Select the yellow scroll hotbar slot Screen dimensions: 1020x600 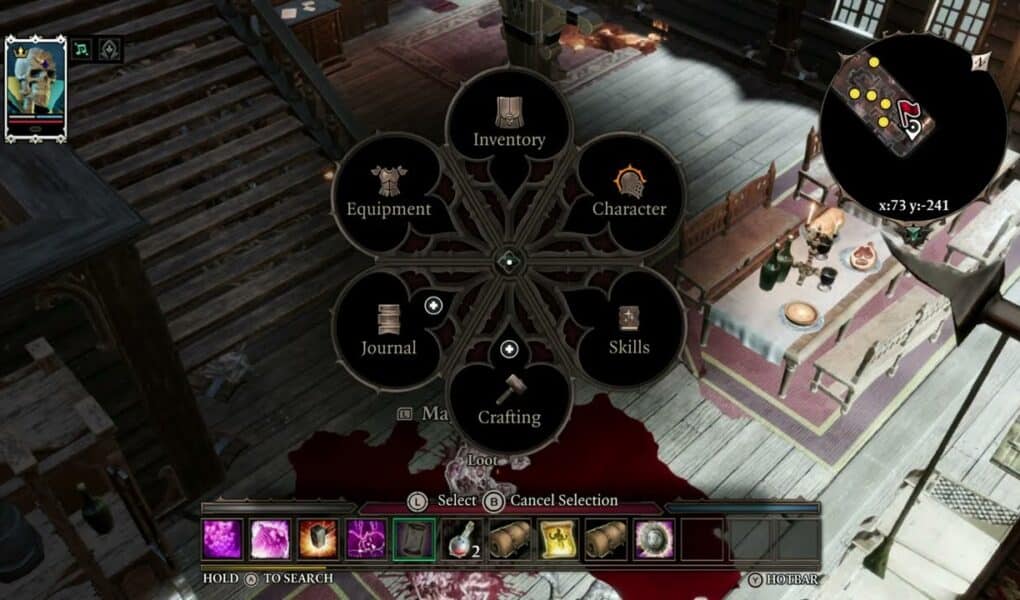pyautogui.click(x=557, y=540)
